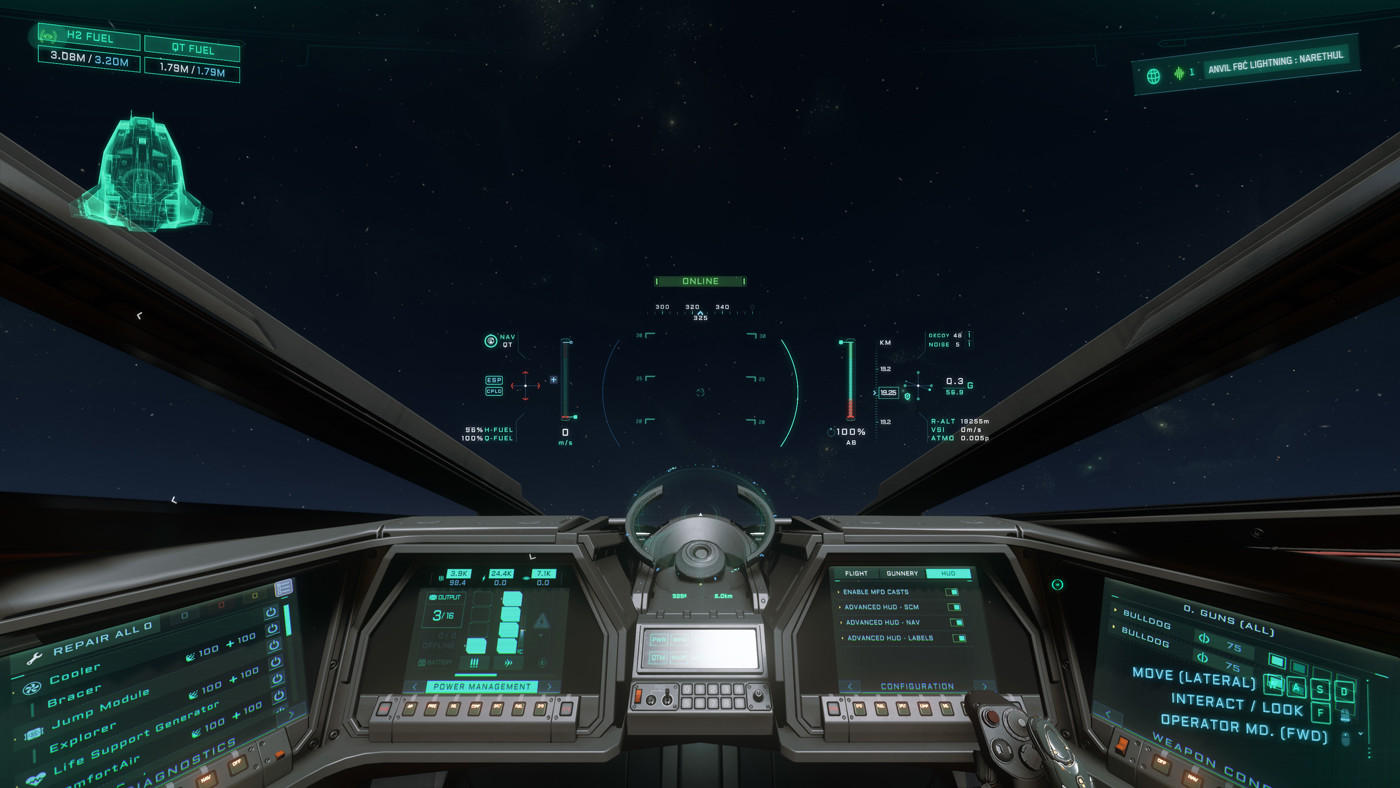The height and width of the screenshot is (788, 1400).
Task: Expand the first Bulldog weapon entry
Action: [x=1114, y=610]
